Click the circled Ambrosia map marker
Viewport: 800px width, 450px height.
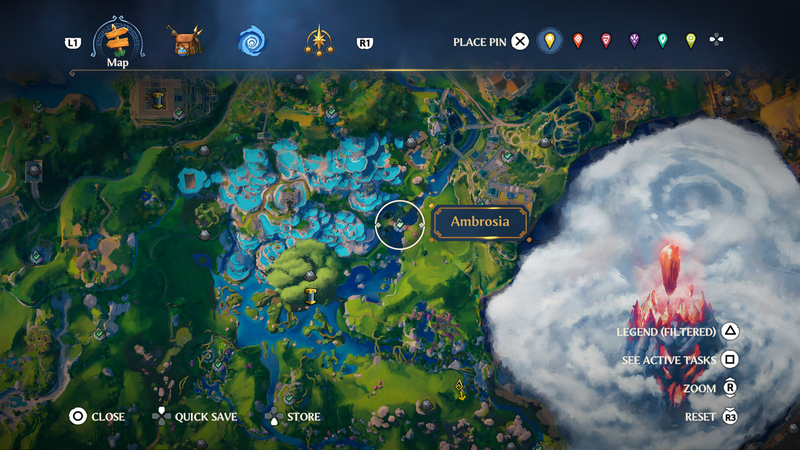399,225
